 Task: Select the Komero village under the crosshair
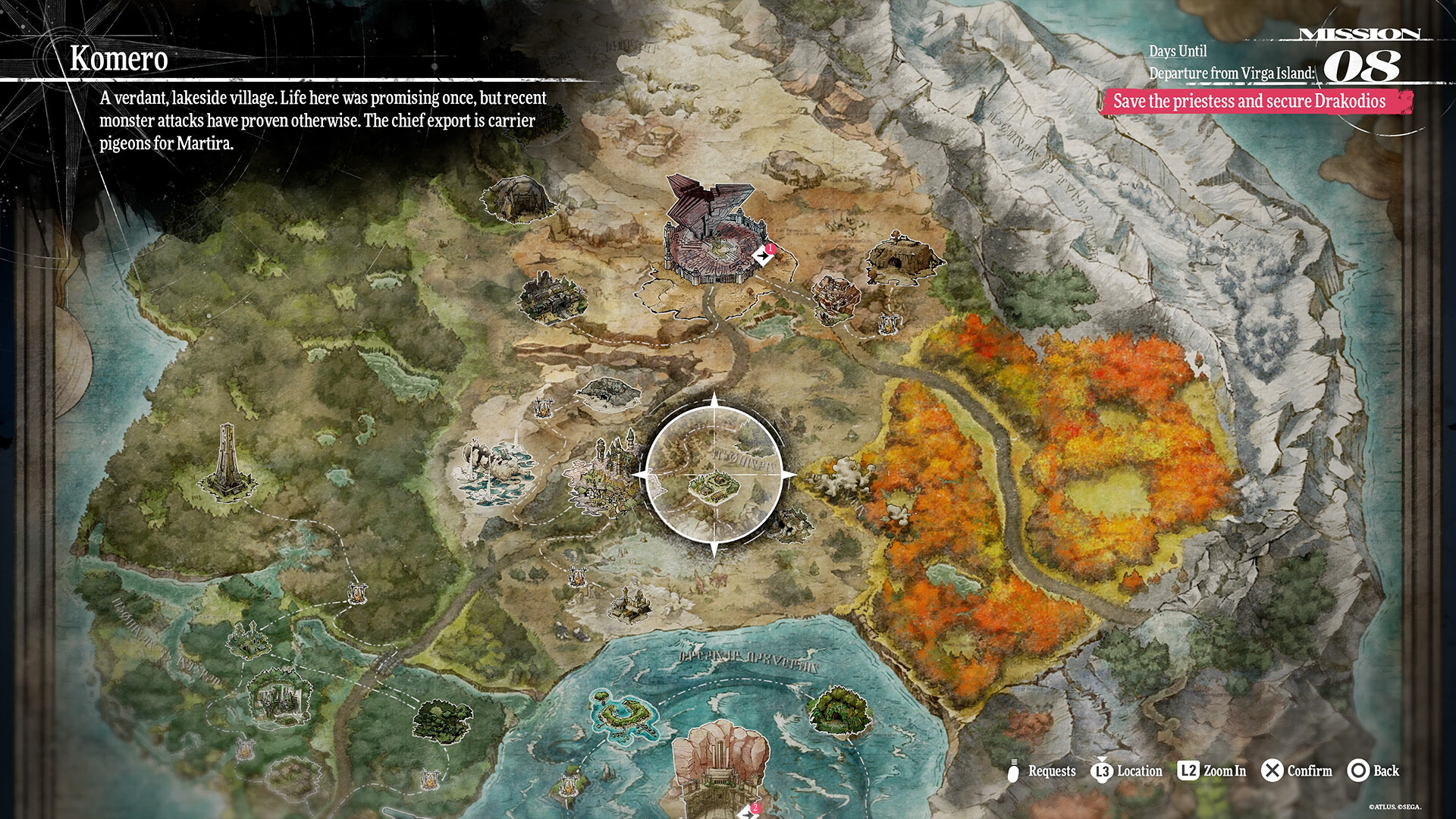(x=714, y=486)
